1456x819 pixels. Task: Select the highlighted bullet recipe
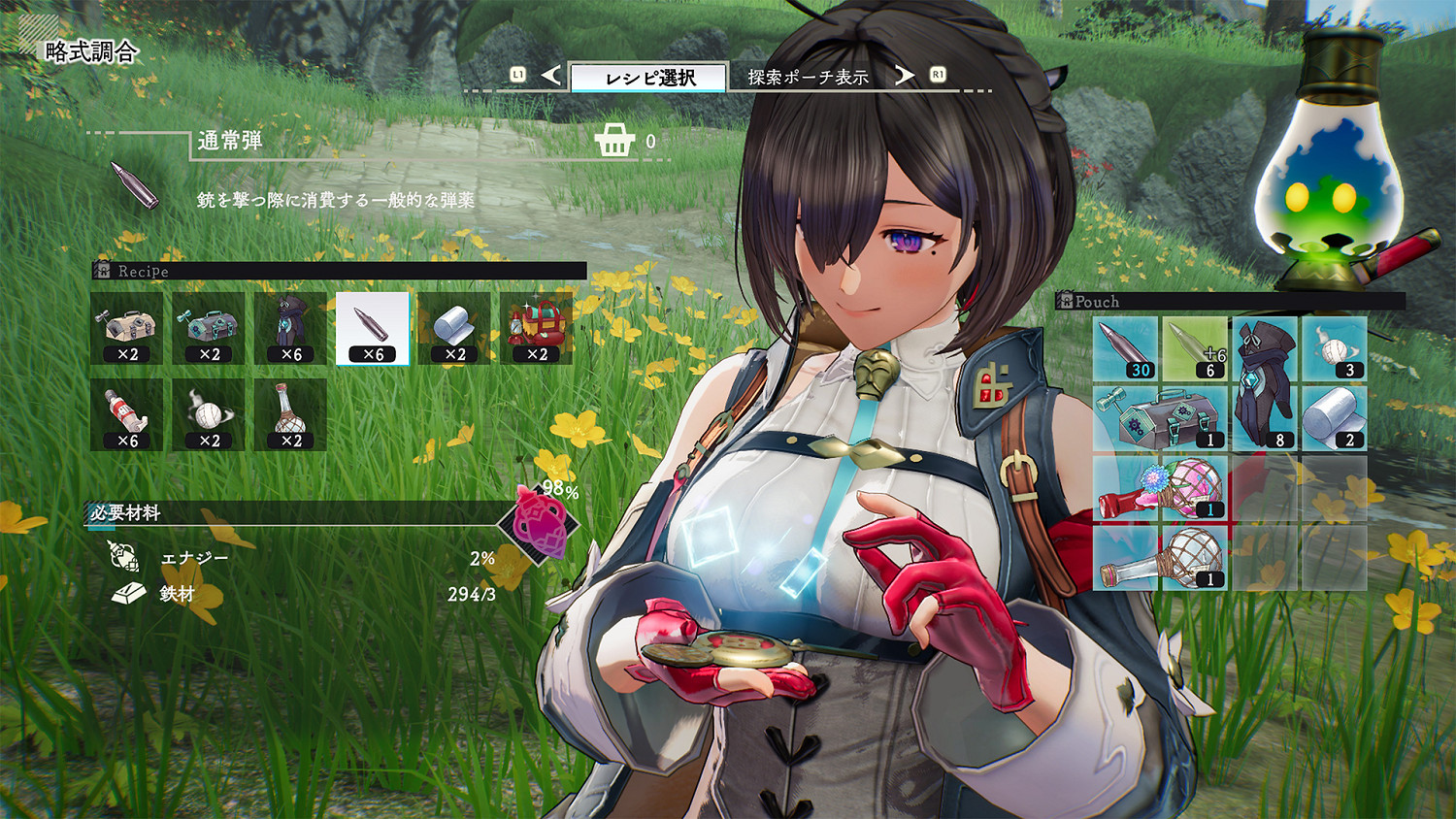[x=373, y=328]
